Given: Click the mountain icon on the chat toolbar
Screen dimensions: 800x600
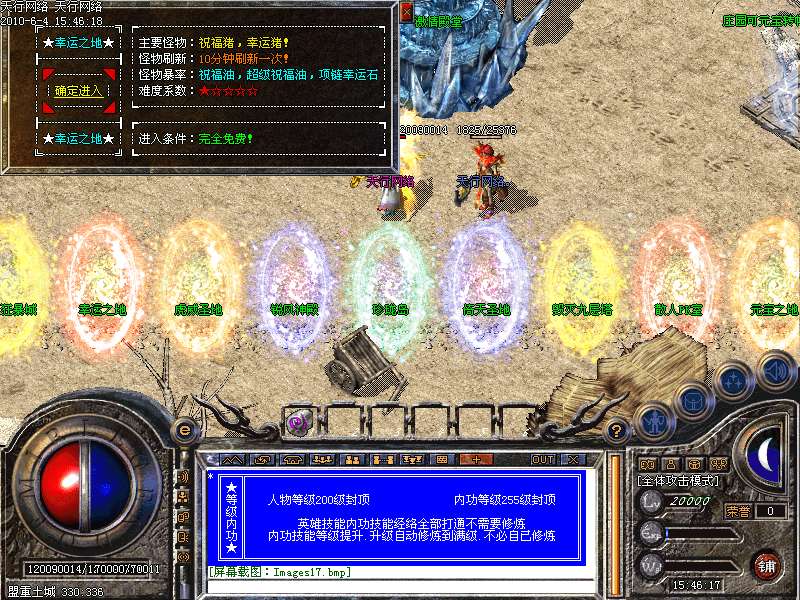Looking at the screenshot, I should [x=233, y=459].
